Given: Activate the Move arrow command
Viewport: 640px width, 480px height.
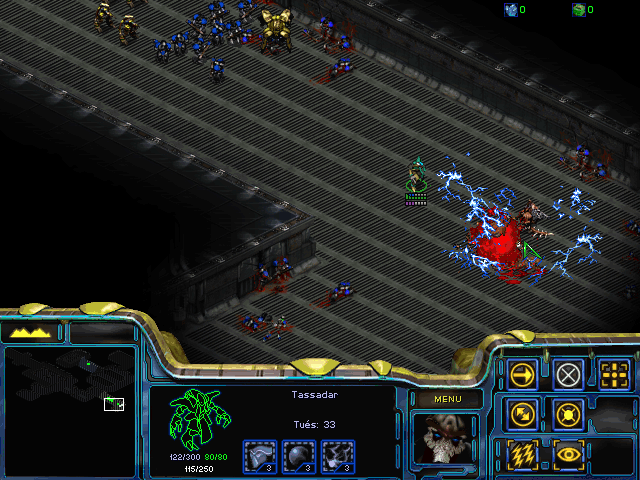Looking at the screenshot, I should tap(522, 375).
